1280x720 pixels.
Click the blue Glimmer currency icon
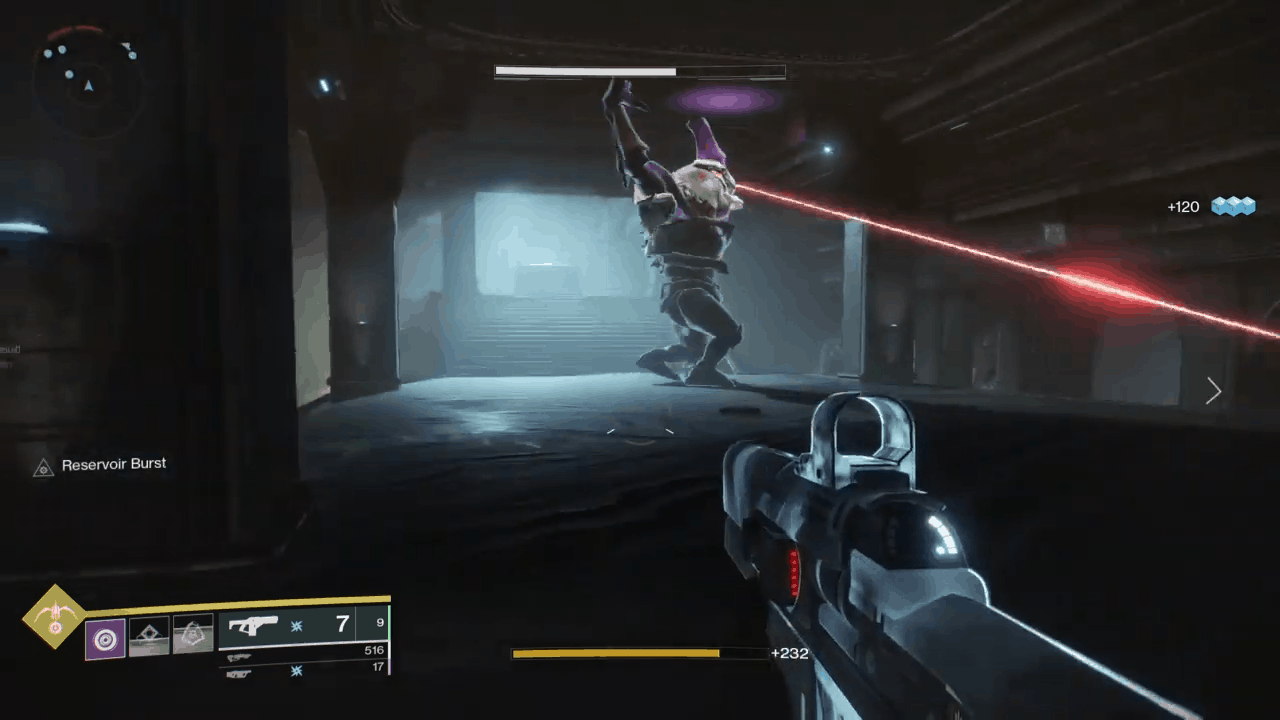tap(1234, 206)
